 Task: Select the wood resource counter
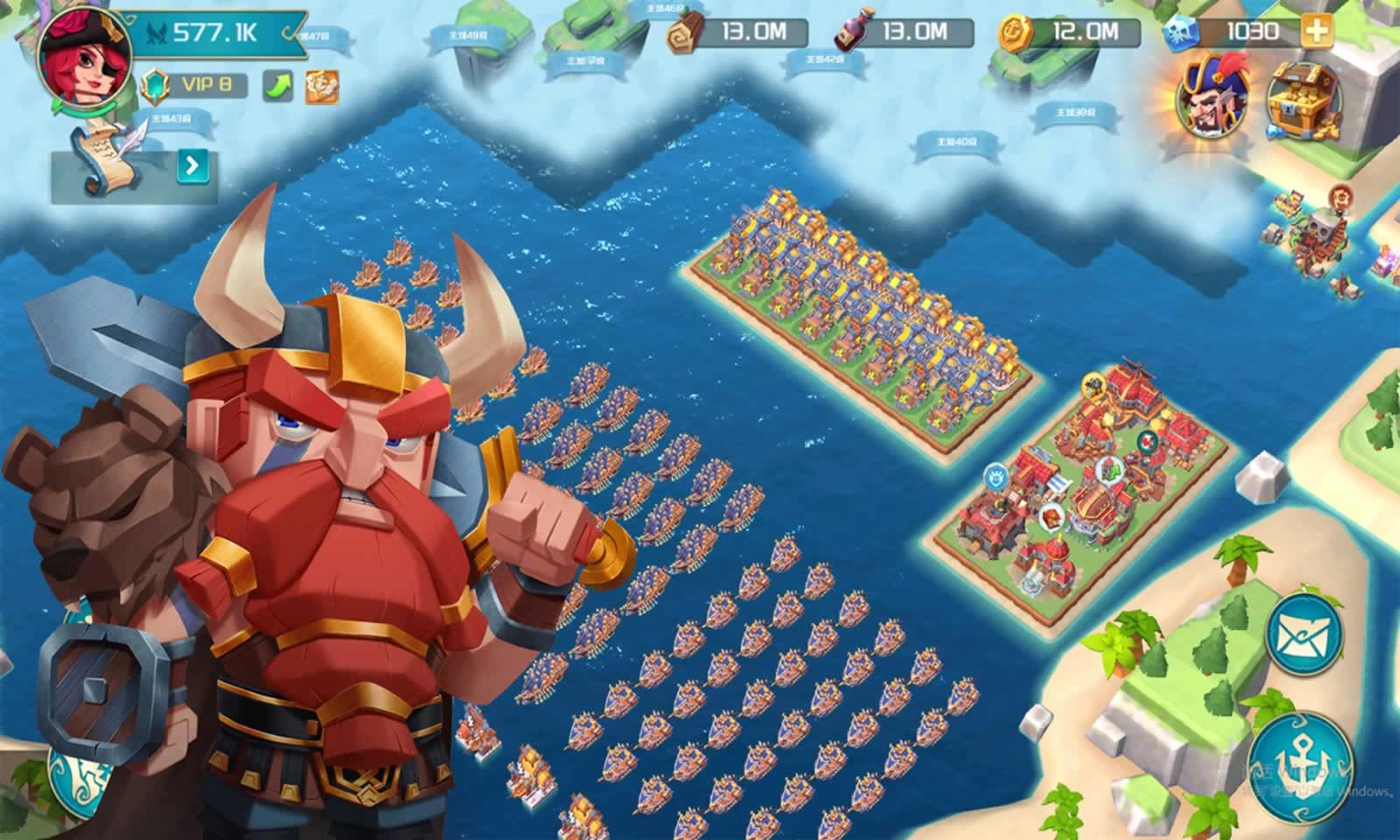(737, 33)
